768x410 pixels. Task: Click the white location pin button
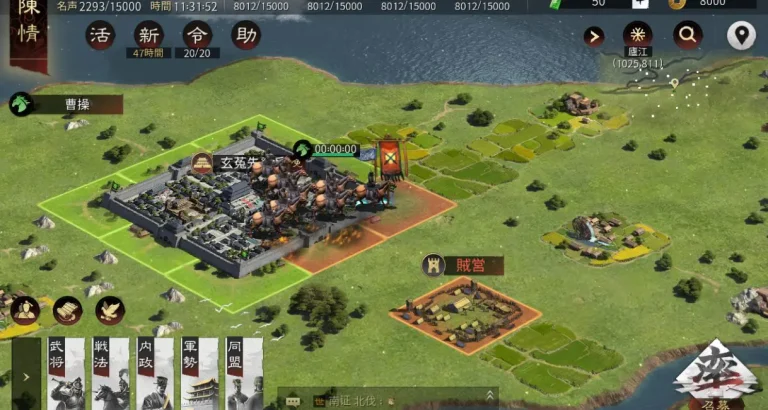(741, 36)
